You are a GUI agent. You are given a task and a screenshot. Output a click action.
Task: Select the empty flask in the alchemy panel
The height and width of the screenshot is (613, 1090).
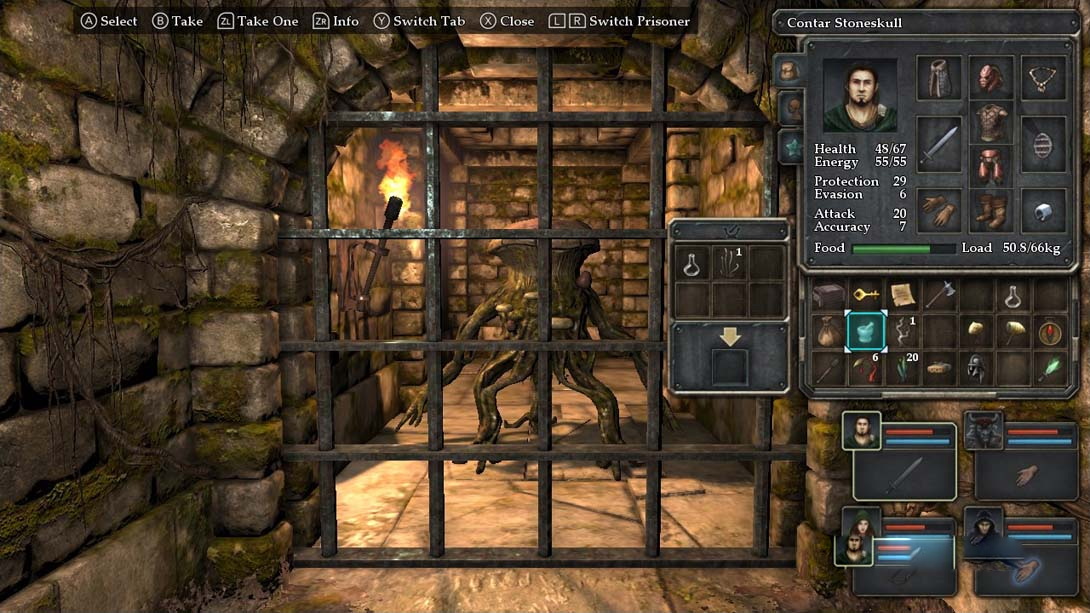pyautogui.click(x=692, y=264)
